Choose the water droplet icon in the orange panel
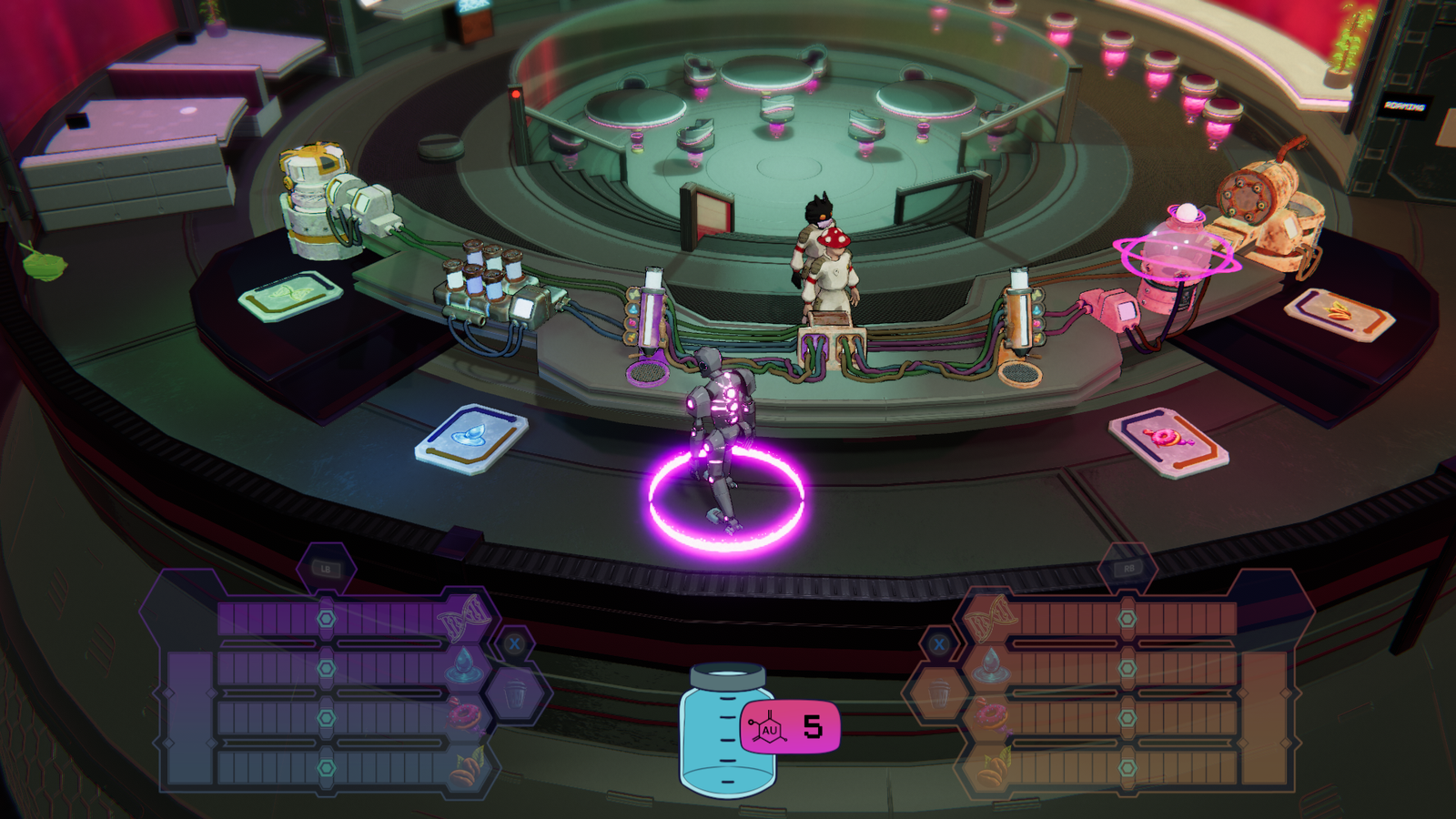 pyautogui.click(x=991, y=667)
